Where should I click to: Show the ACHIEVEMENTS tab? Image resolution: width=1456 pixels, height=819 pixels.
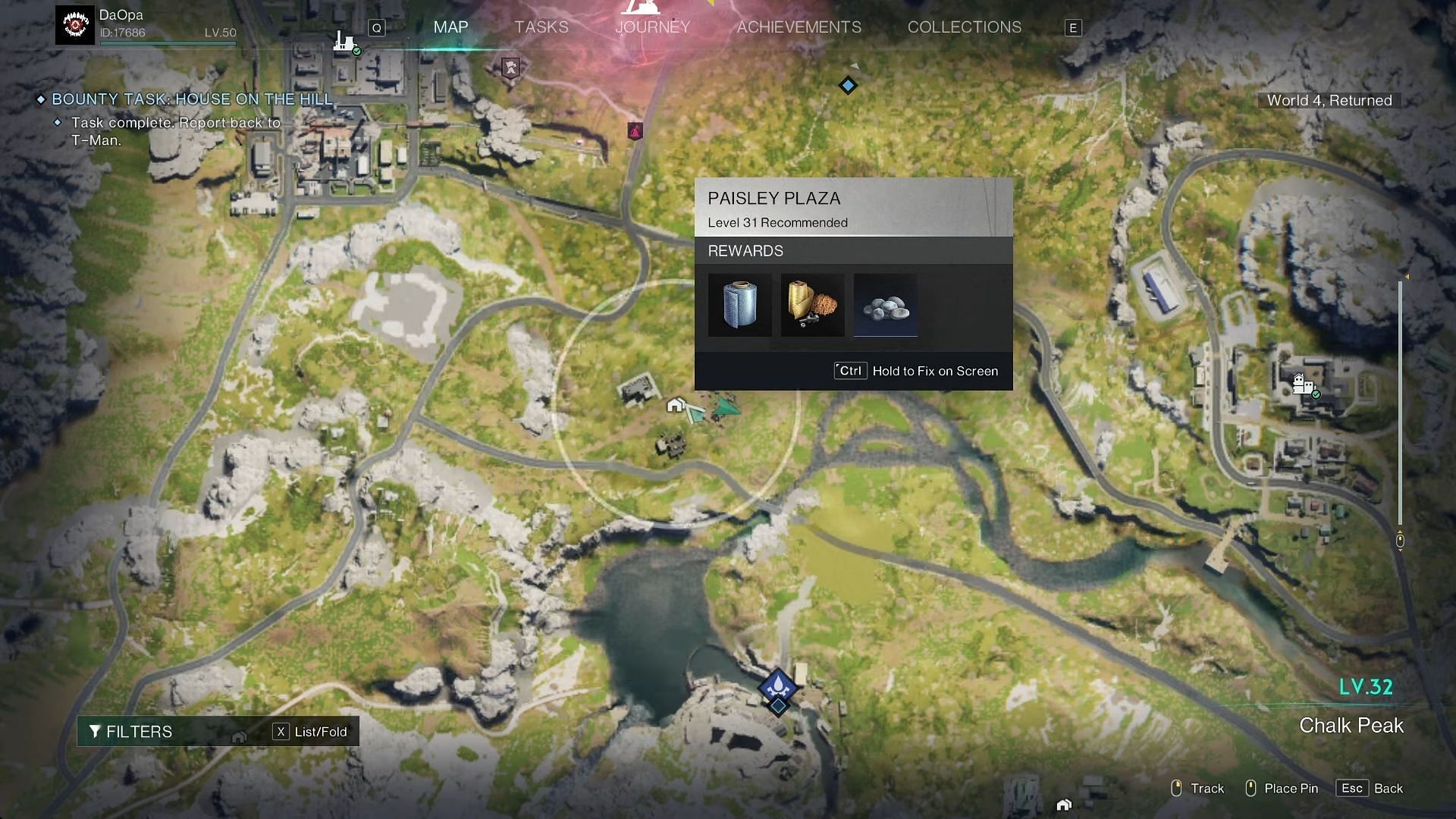[x=799, y=27]
